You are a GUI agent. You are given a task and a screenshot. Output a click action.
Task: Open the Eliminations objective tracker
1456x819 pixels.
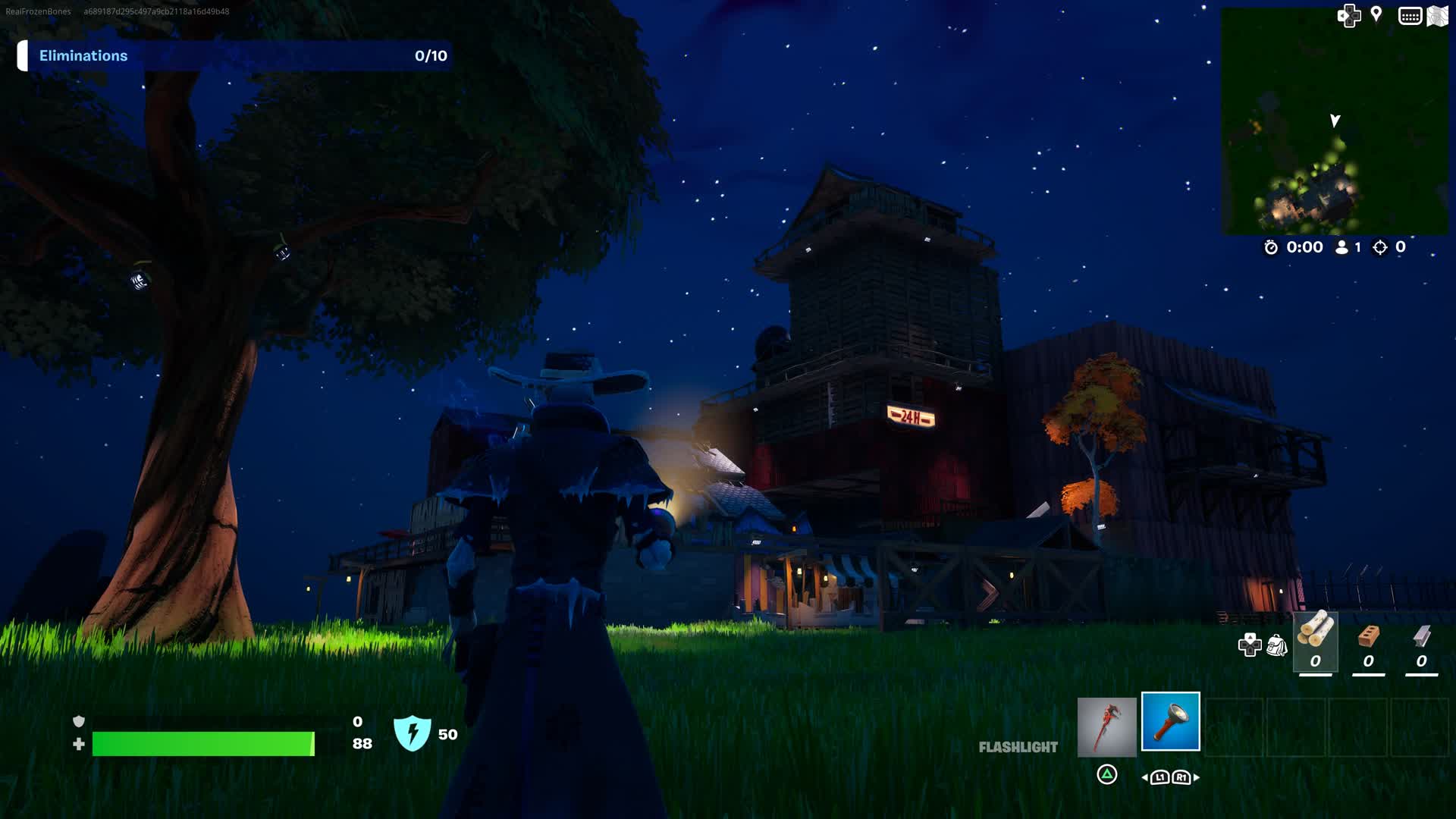coord(235,56)
